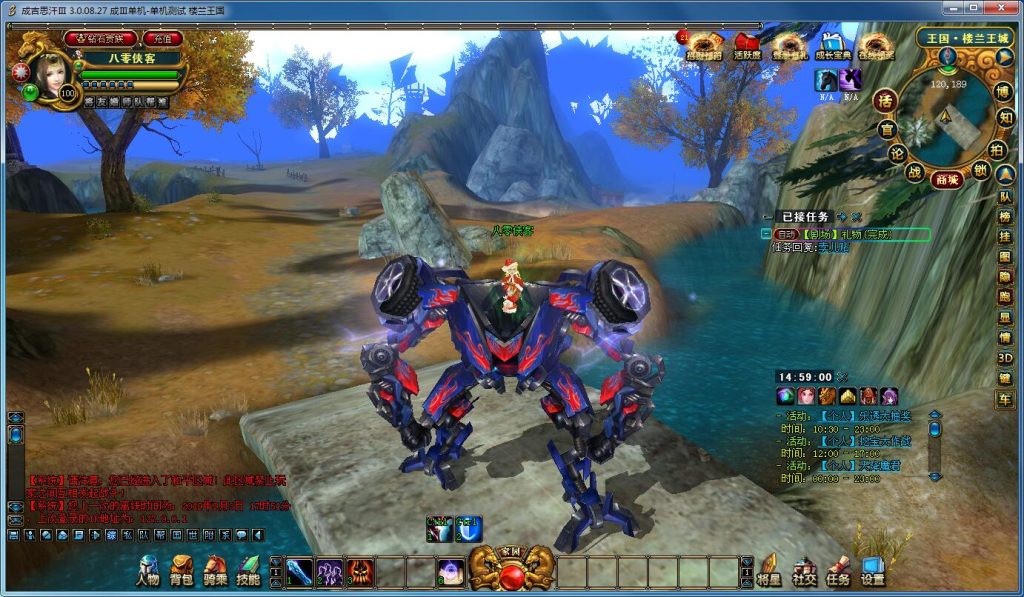Click the 充值 recharge button
Screen dimensions: 1024x597
pyautogui.click(x=162, y=39)
